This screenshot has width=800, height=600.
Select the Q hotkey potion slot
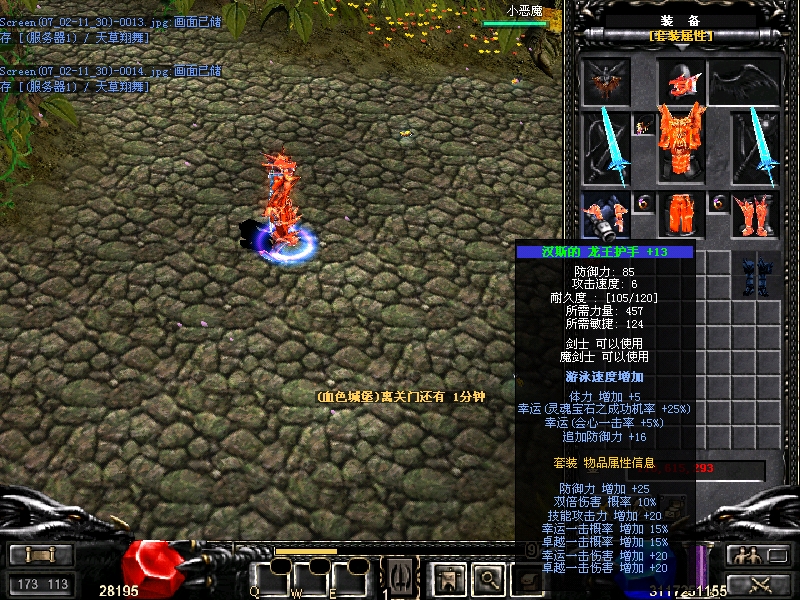(270, 578)
